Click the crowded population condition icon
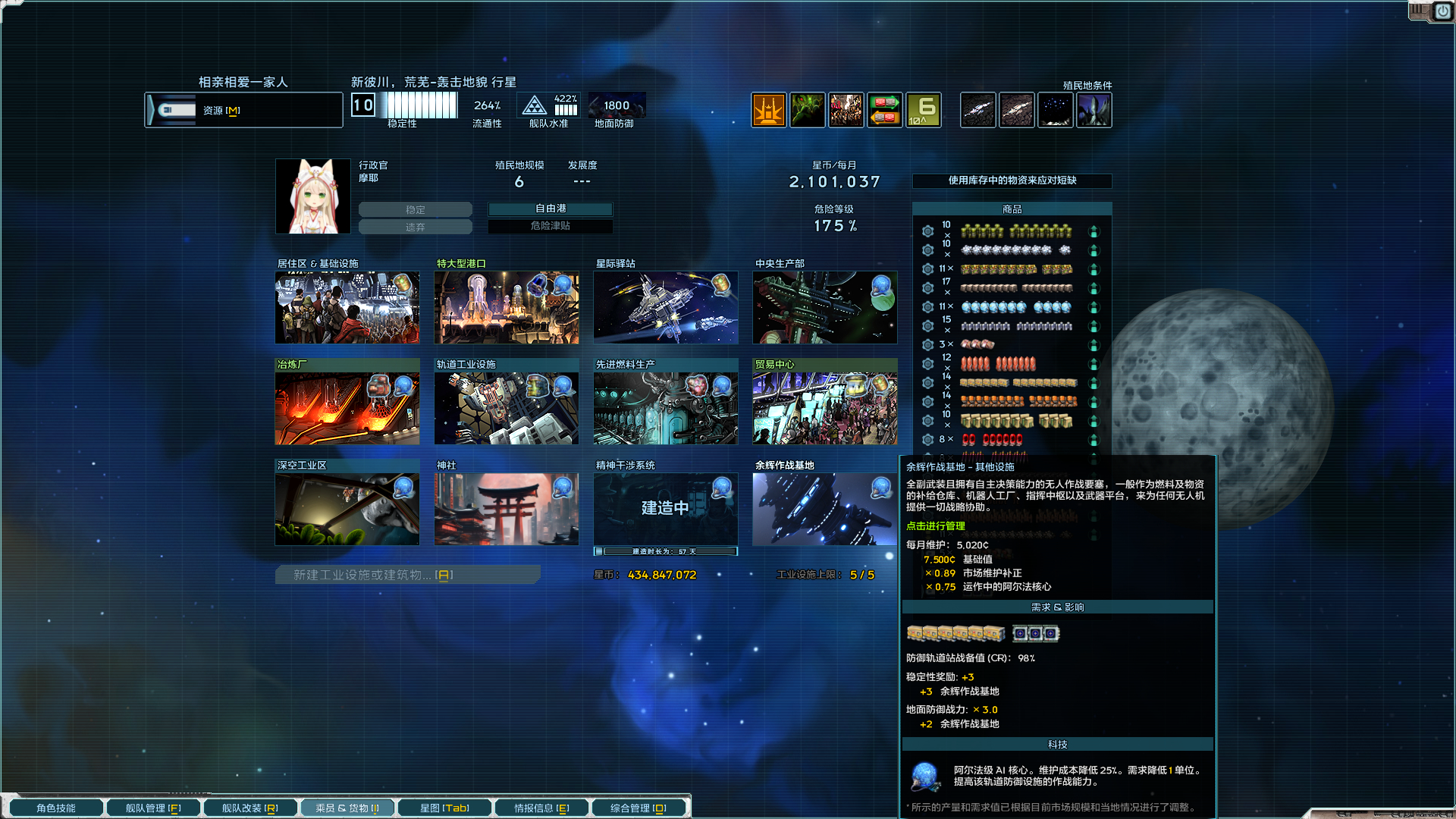 846,110
